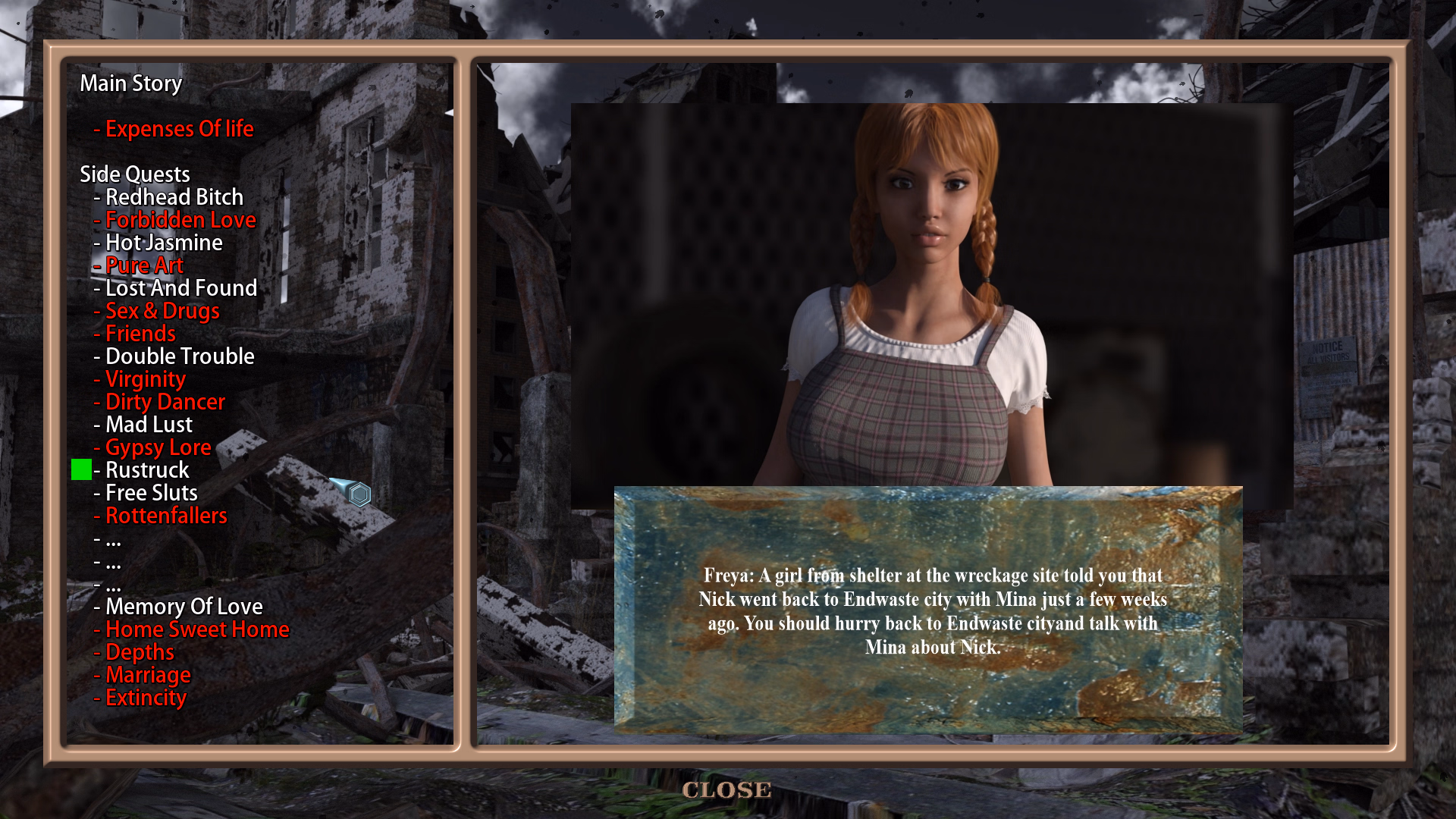The image size is (1456, 819).
Task: Open the Gypsy Lore quest
Action: tap(158, 447)
